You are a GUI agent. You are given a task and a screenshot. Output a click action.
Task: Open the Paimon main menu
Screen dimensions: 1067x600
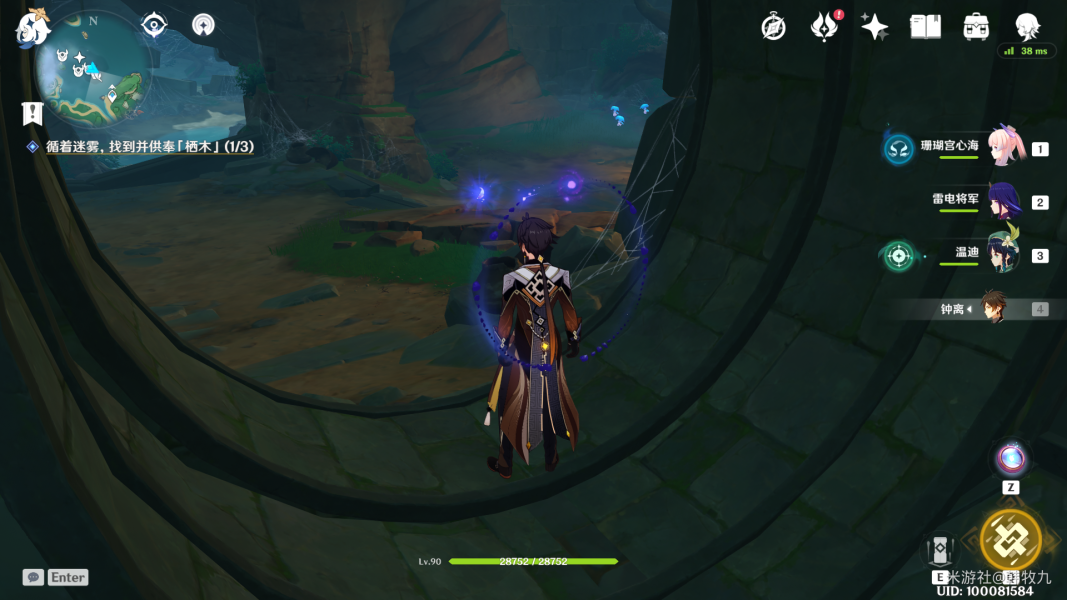32,29
